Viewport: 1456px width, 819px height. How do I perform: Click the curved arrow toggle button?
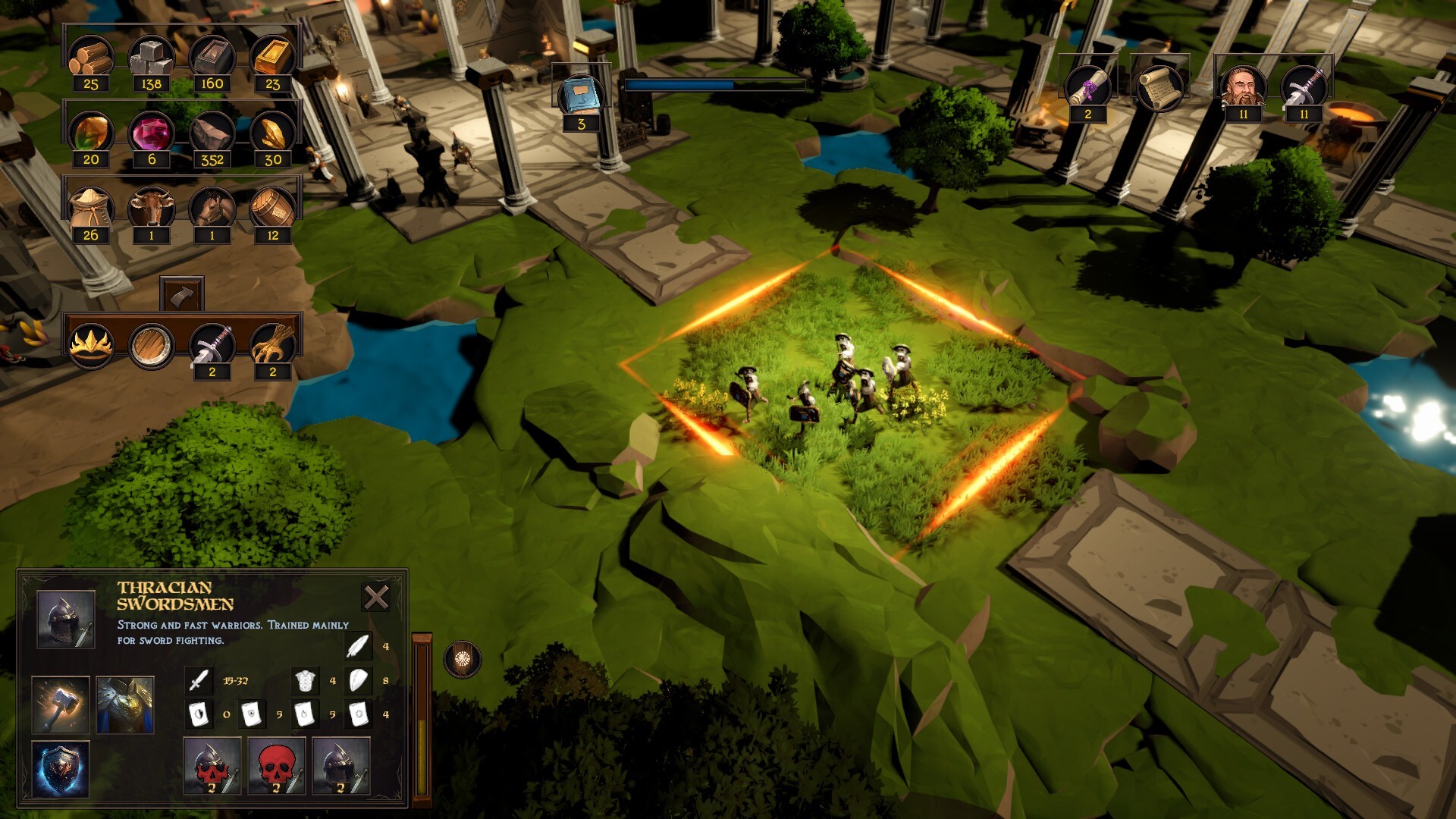182,294
